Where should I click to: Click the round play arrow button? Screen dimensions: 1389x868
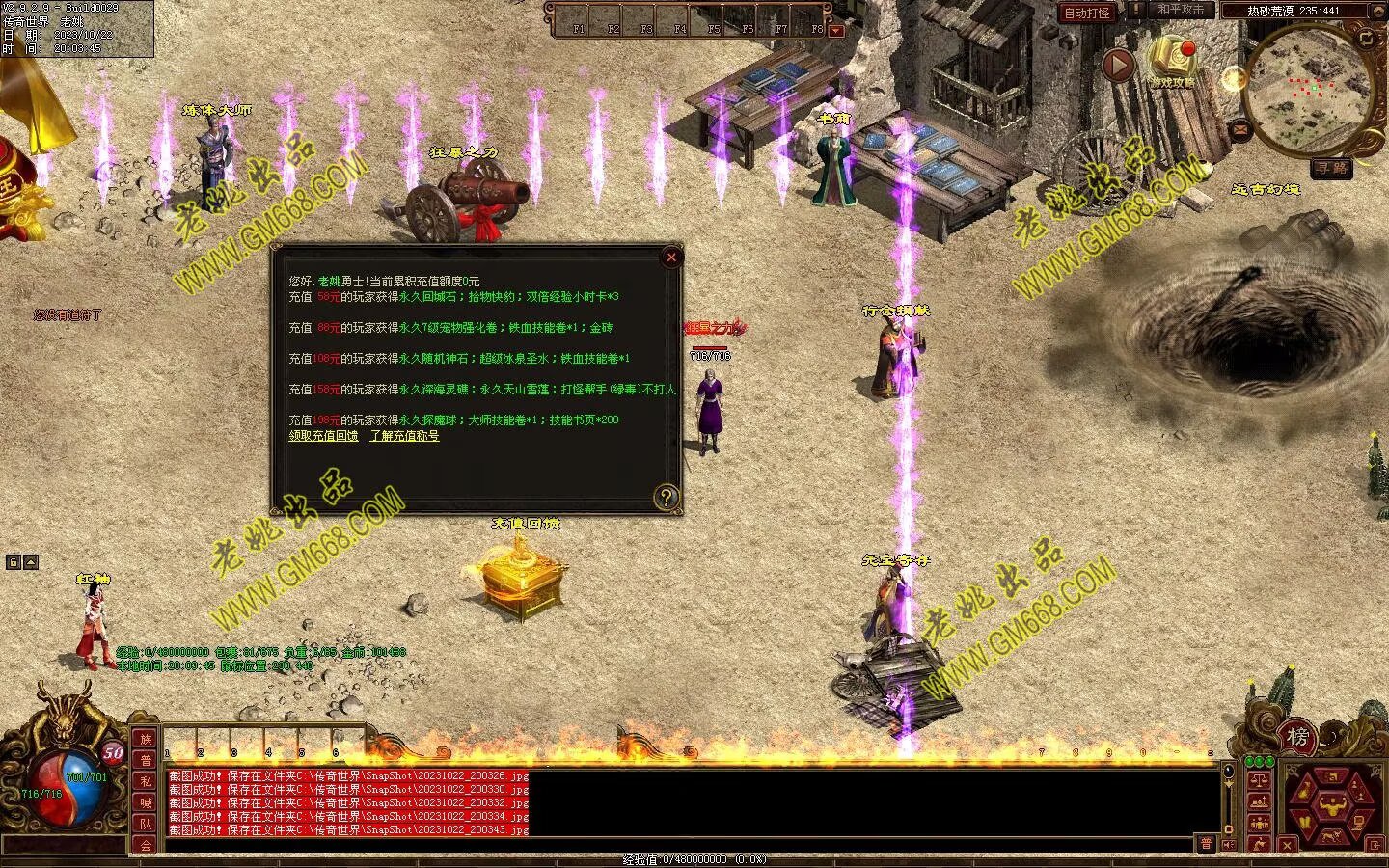1118,66
